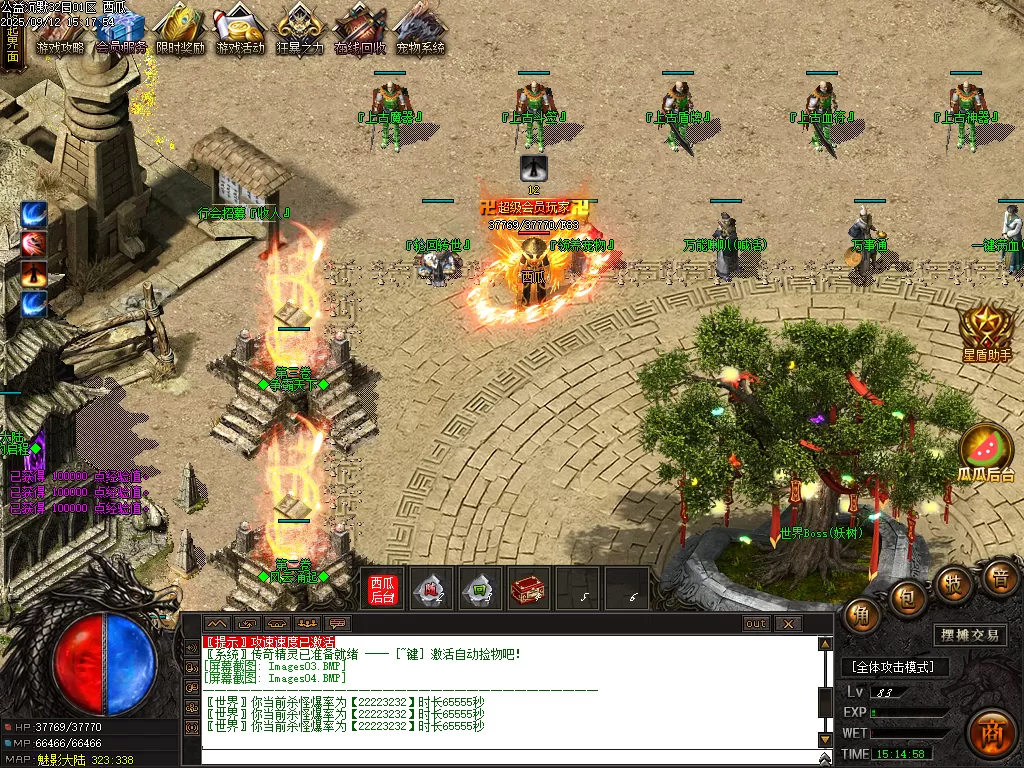Open 摆摊交易 stall trading
The height and width of the screenshot is (768, 1024).
[x=971, y=635]
